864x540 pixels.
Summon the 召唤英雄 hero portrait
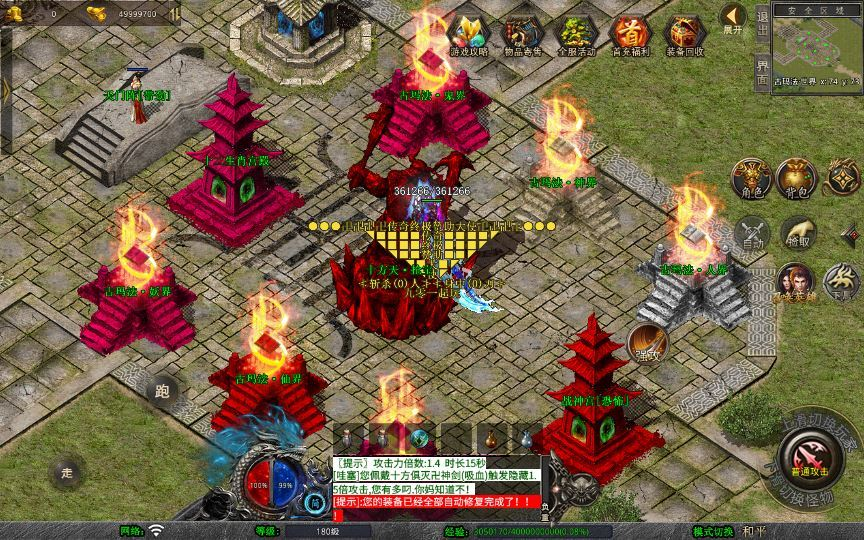[x=795, y=281]
